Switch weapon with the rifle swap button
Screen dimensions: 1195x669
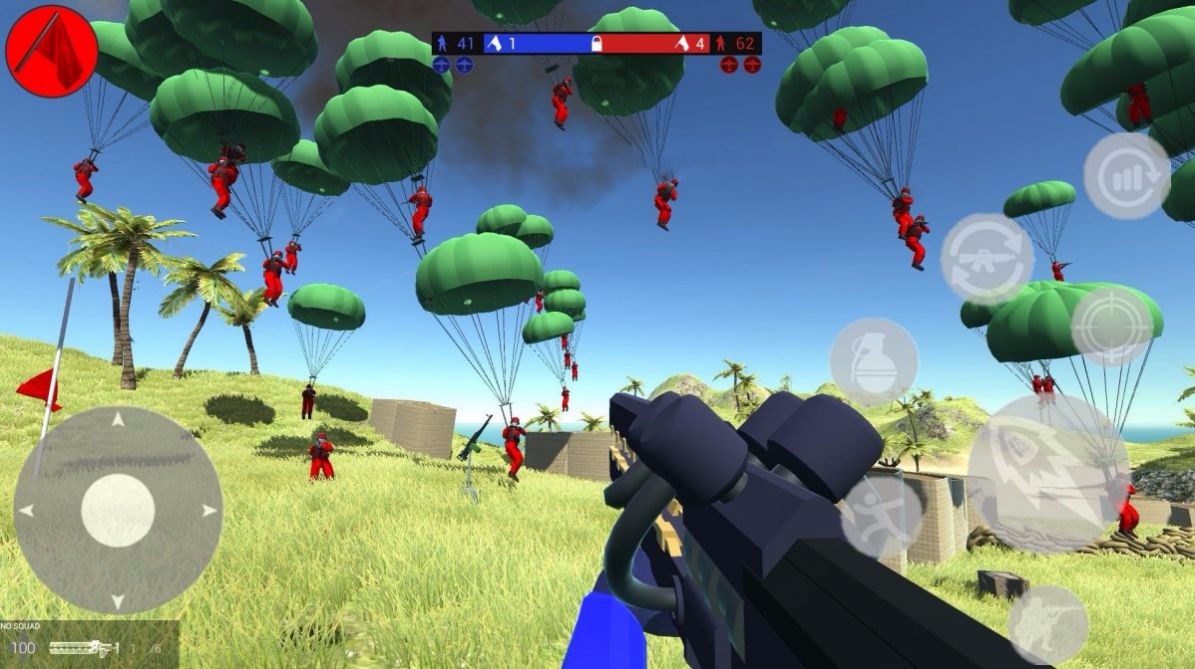[x=987, y=258]
